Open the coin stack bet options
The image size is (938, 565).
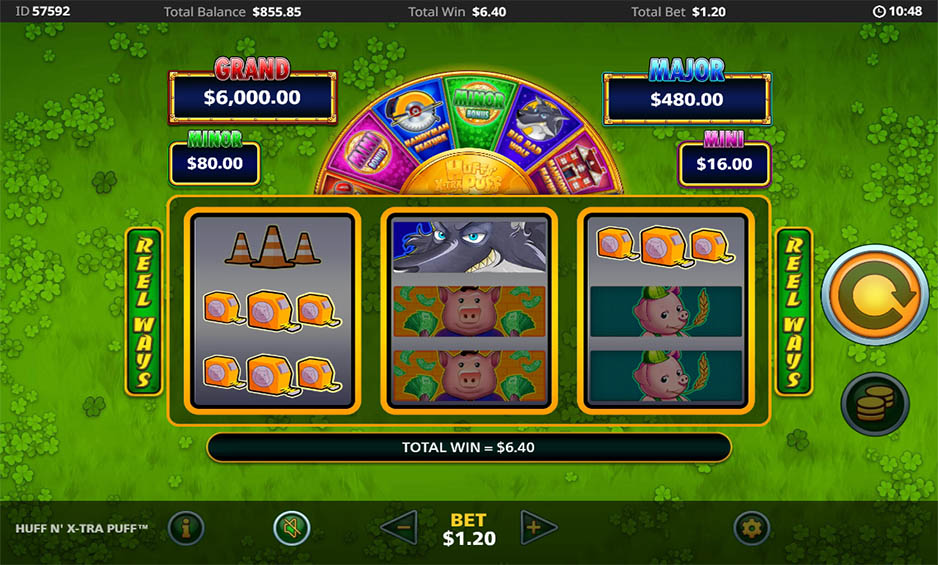875,404
